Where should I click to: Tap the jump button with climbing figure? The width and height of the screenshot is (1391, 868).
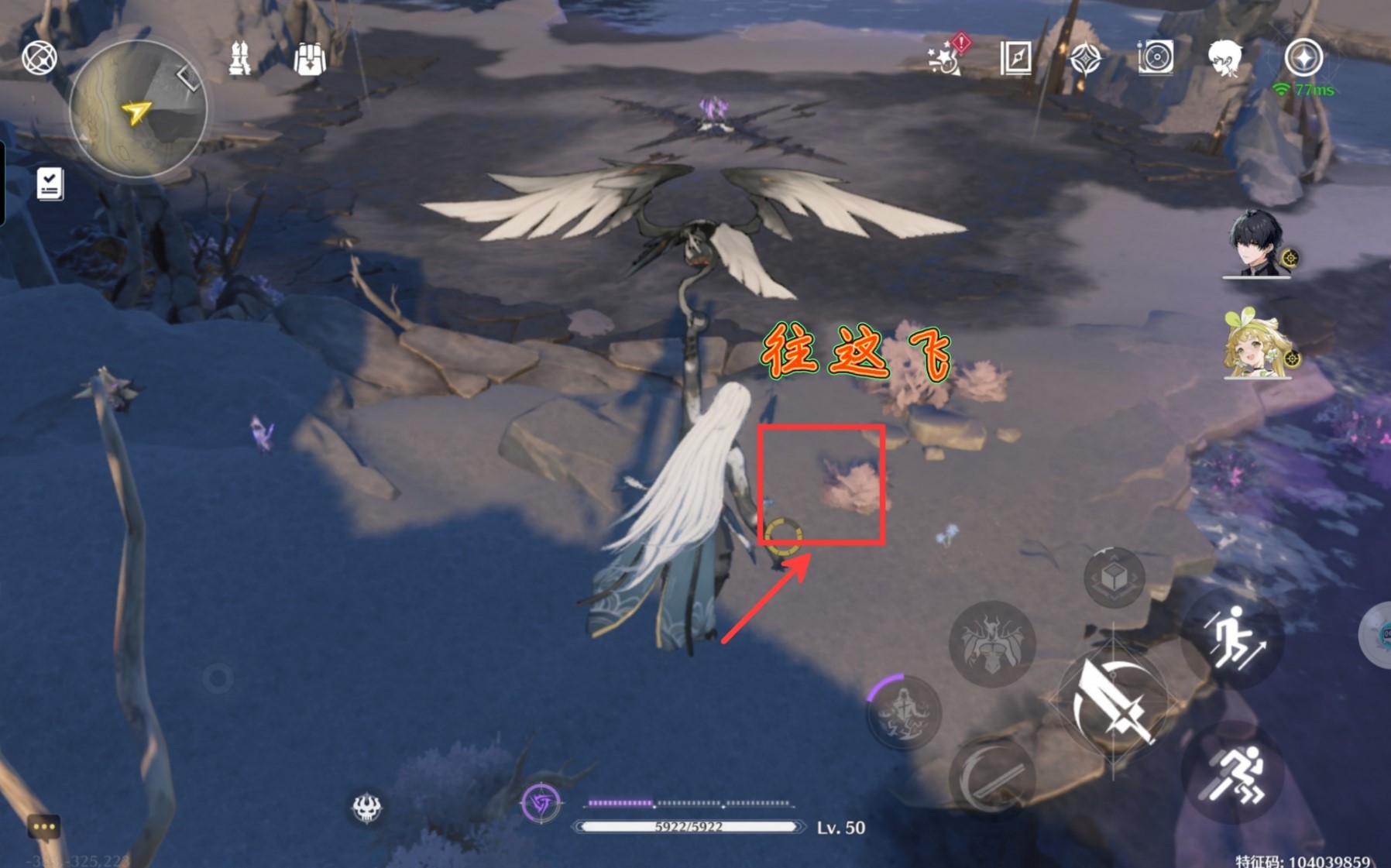pos(1235,636)
